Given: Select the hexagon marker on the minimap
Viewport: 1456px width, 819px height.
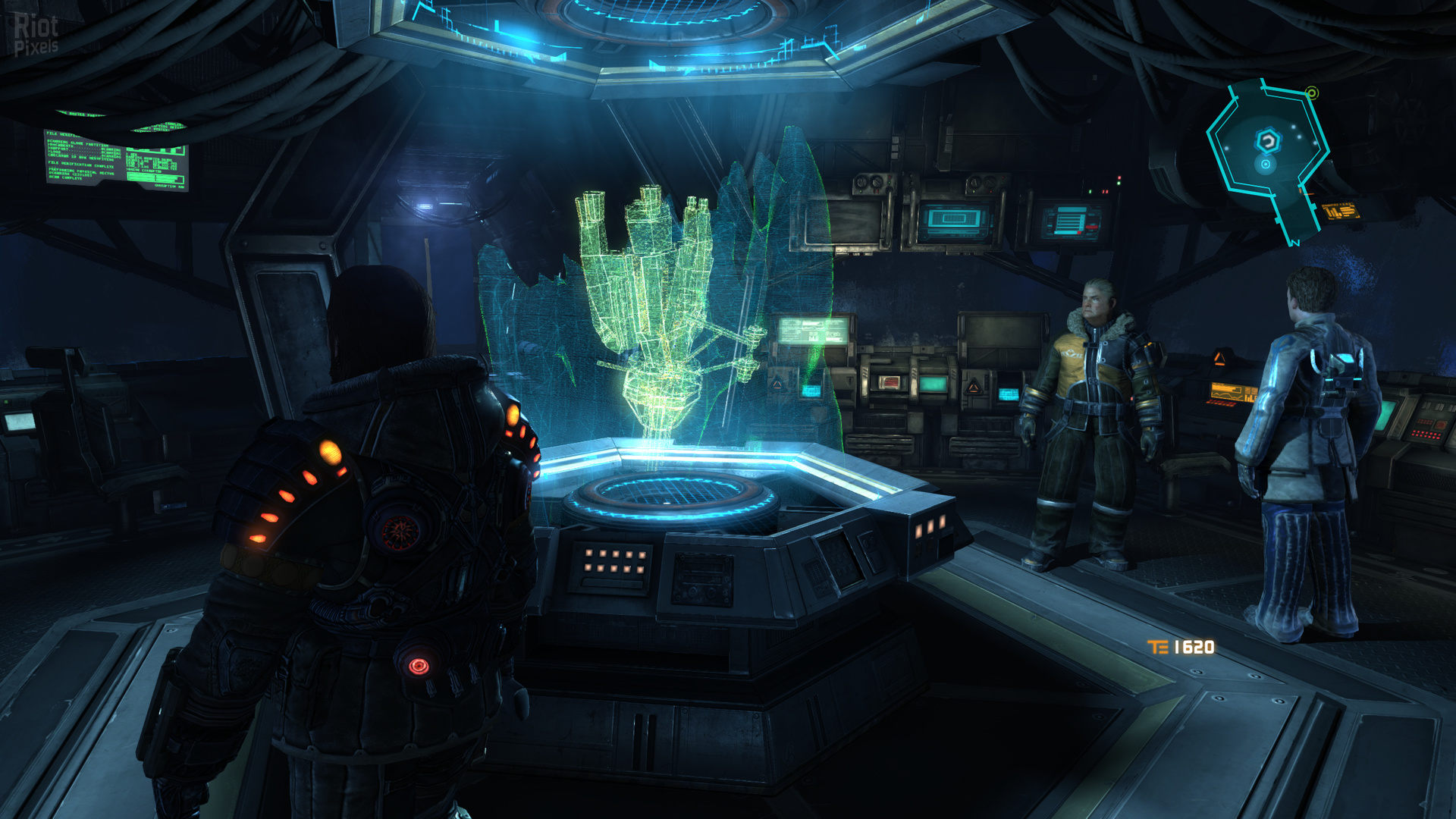Looking at the screenshot, I should 1268,140.
